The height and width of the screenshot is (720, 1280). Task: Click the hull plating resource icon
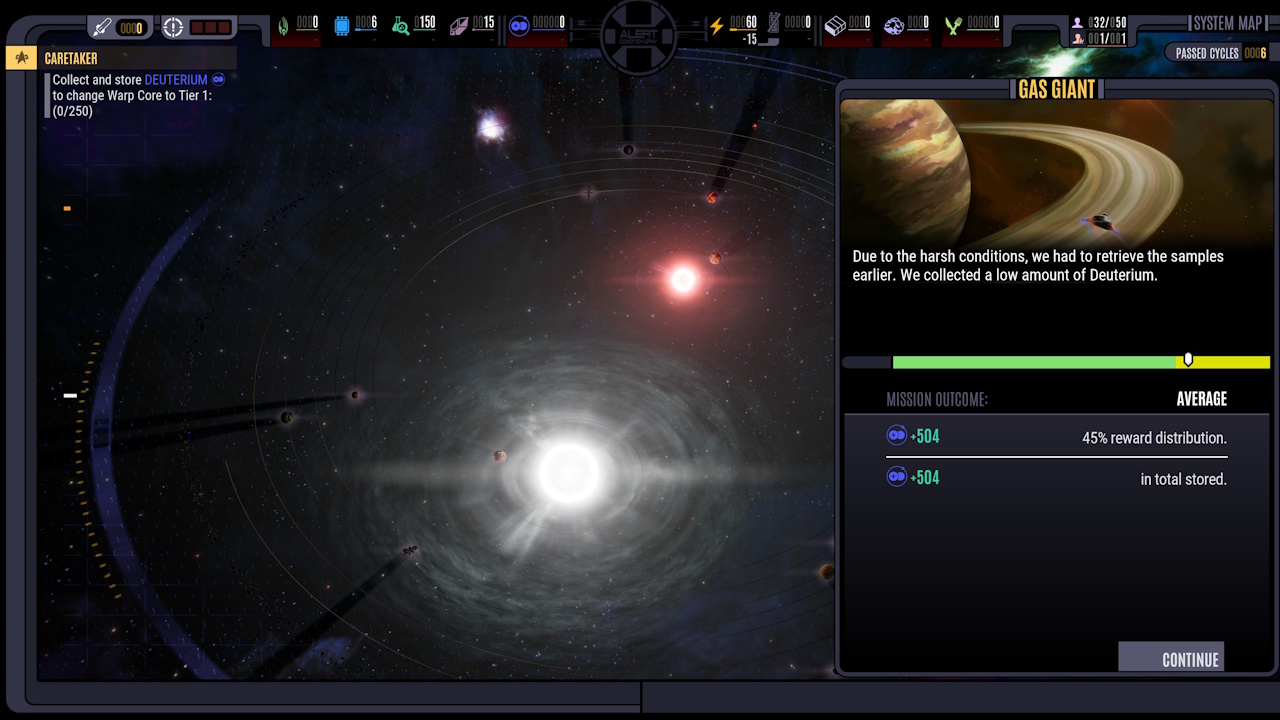pyautogui.click(x=461, y=25)
